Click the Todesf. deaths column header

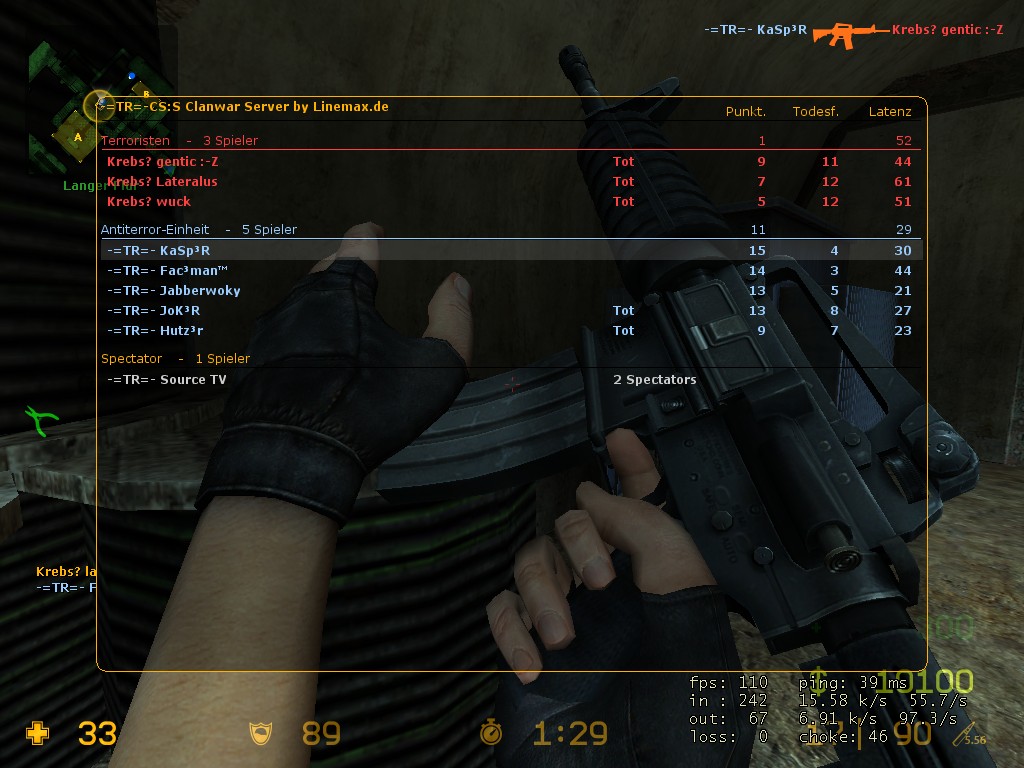tap(815, 112)
